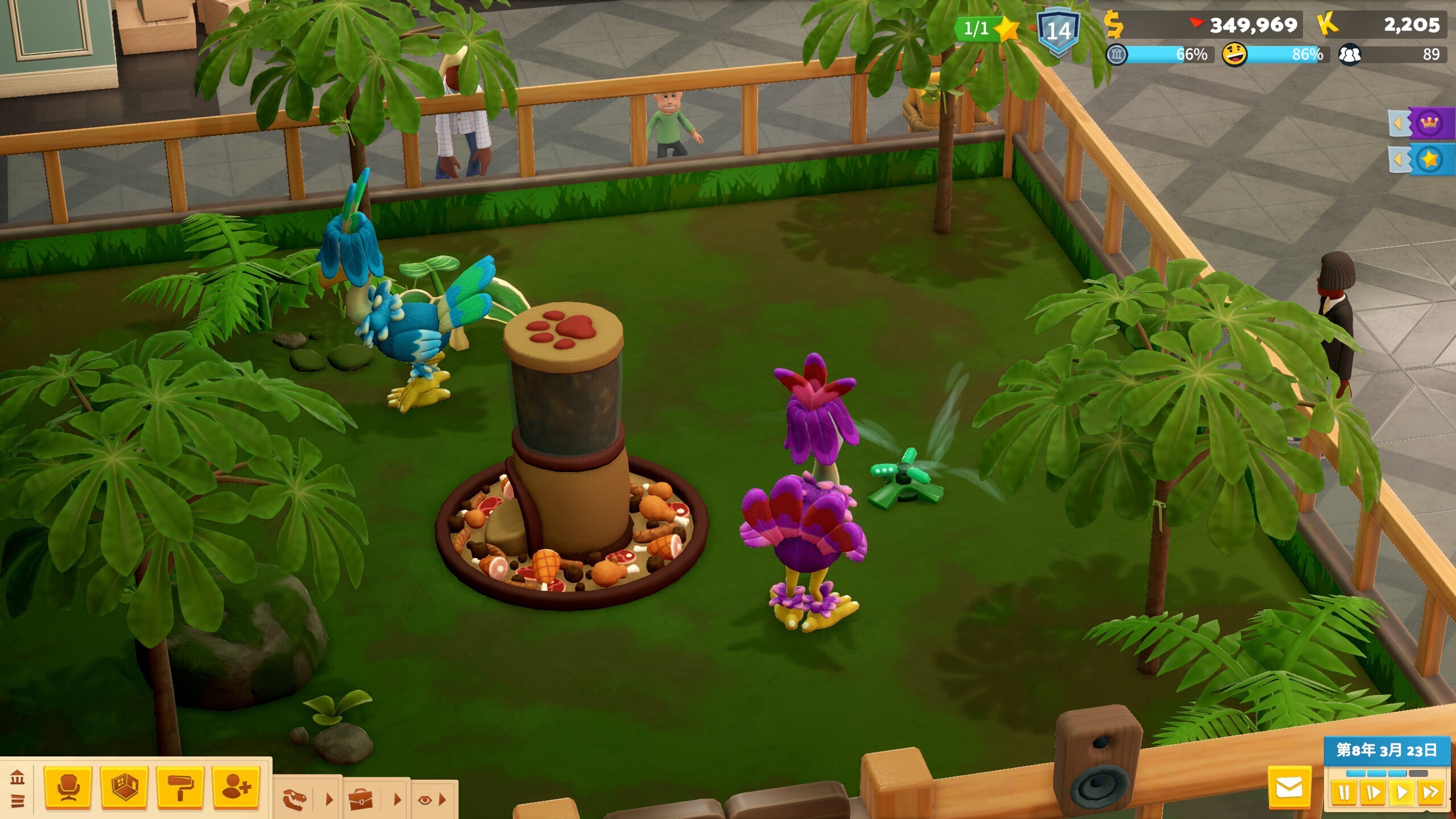The height and width of the screenshot is (819, 1456).
Task: Open the hire staff menu
Action: tap(236, 788)
